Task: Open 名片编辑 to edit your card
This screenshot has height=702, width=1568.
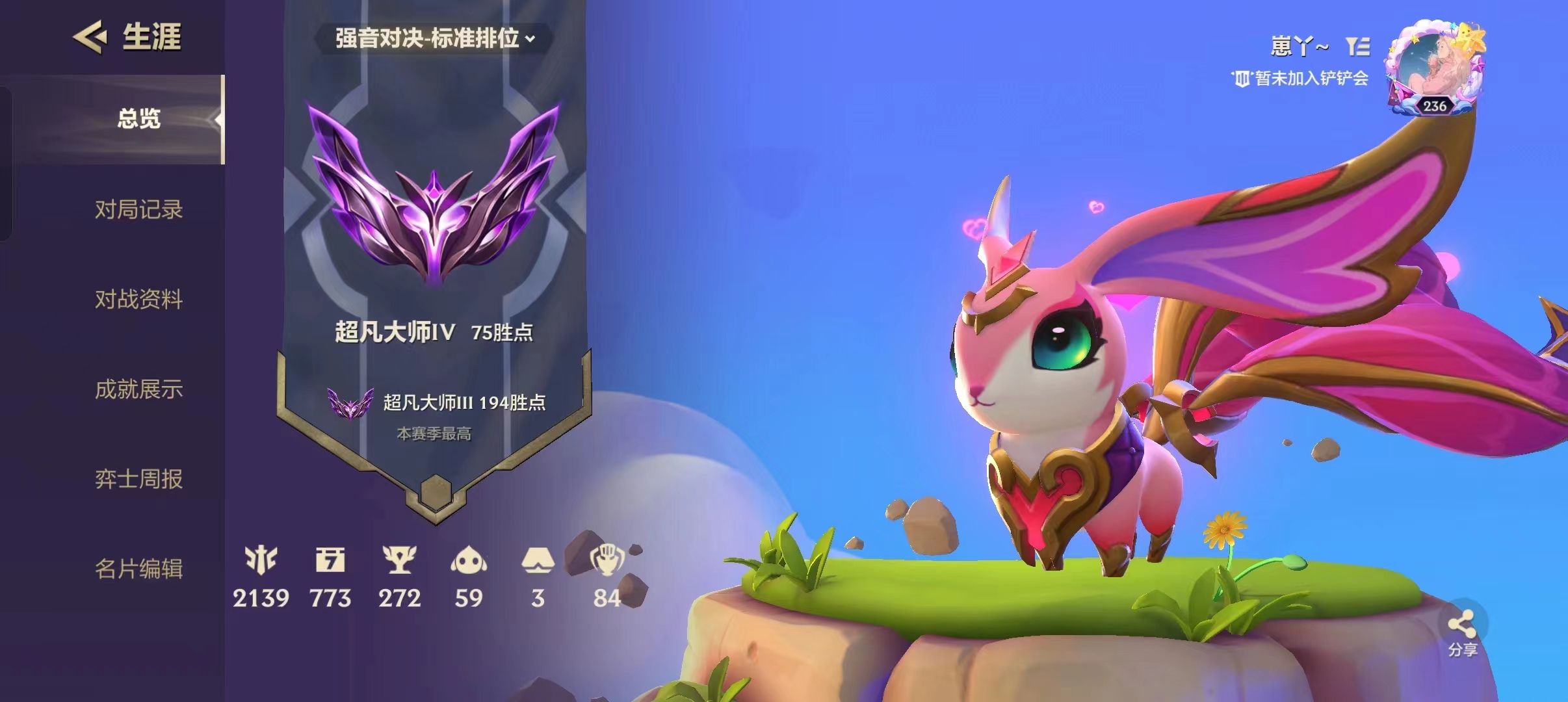Action: 138,569
